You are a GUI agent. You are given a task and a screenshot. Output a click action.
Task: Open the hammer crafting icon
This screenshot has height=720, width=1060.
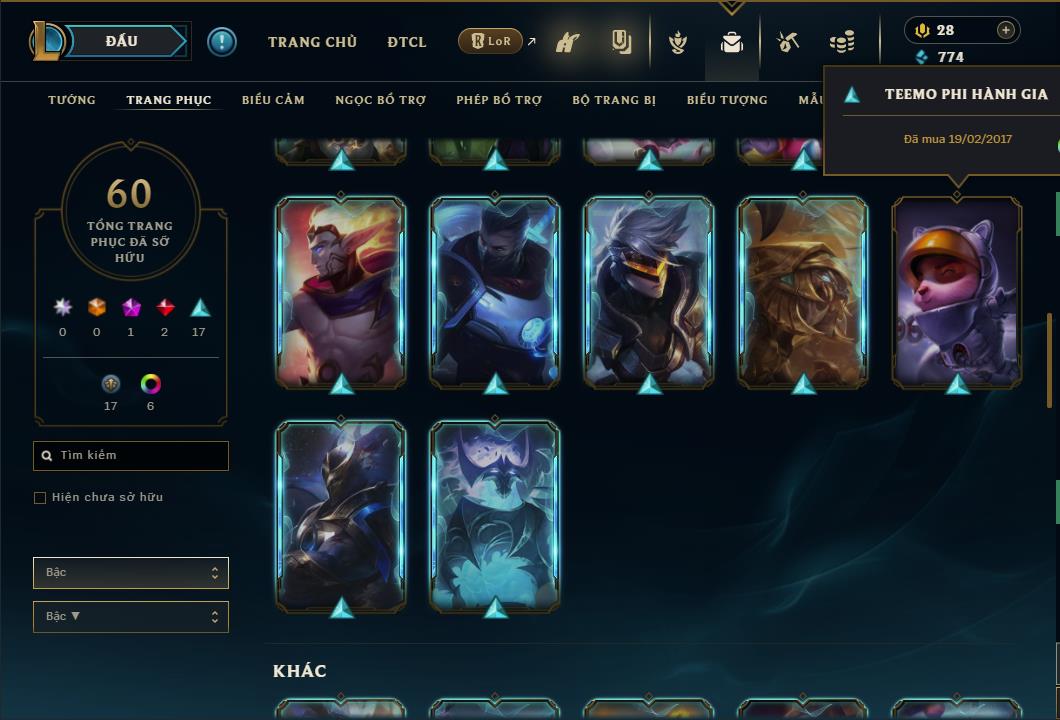788,42
